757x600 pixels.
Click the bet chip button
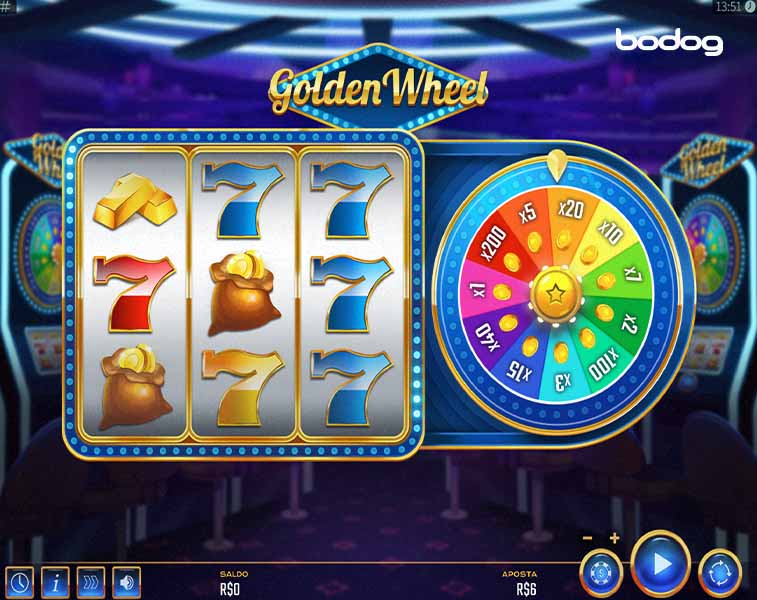601,573
